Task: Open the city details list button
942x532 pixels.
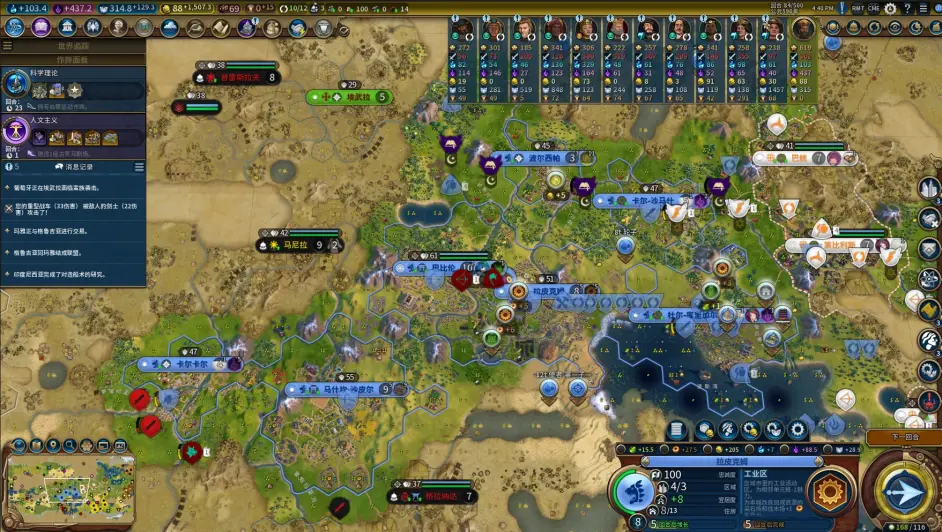Action: click(x=676, y=430)
